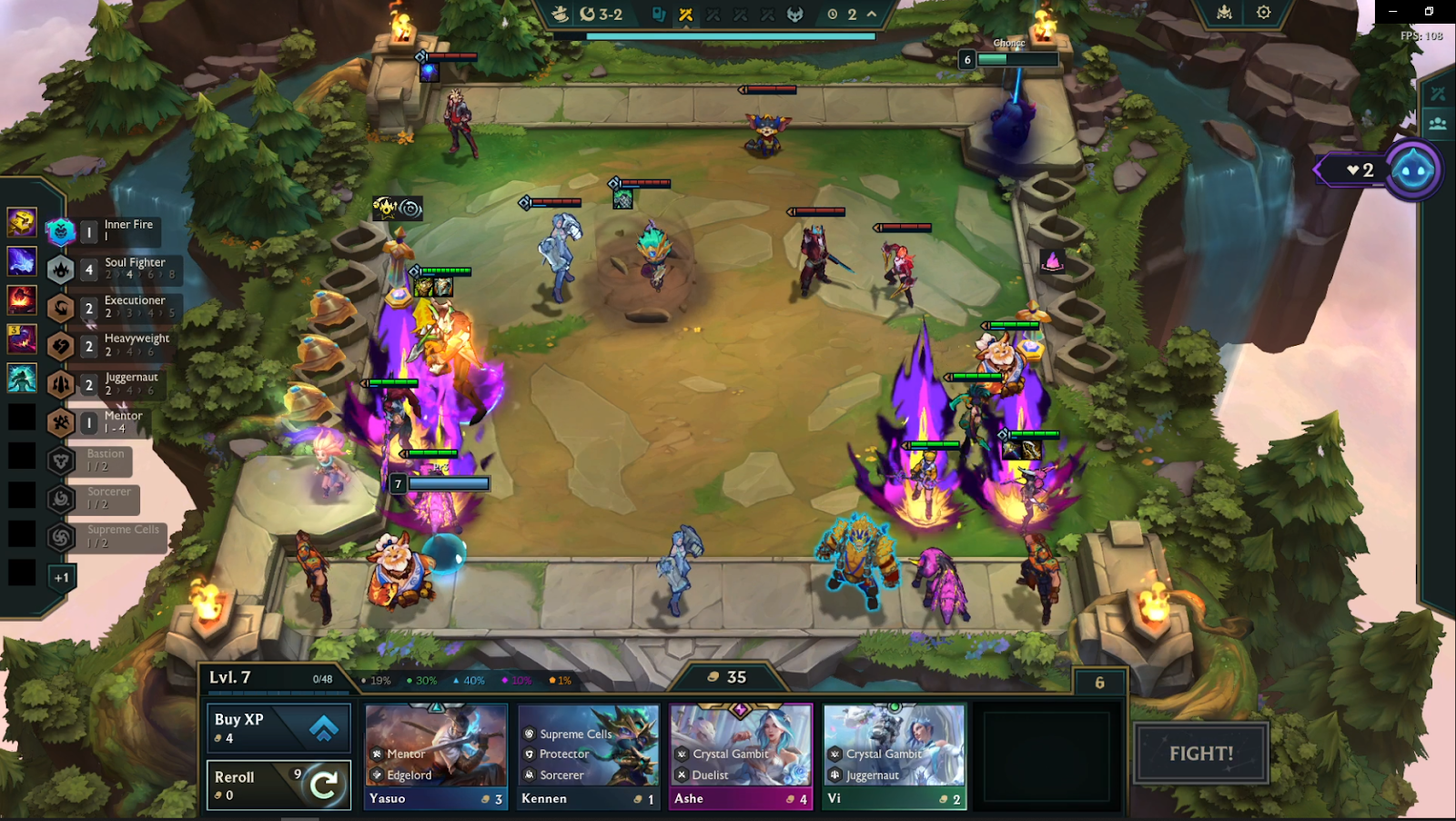The image size is (1456, 821).
Task: Expand hidden traits with +1 button
Action: click(61, 577)
